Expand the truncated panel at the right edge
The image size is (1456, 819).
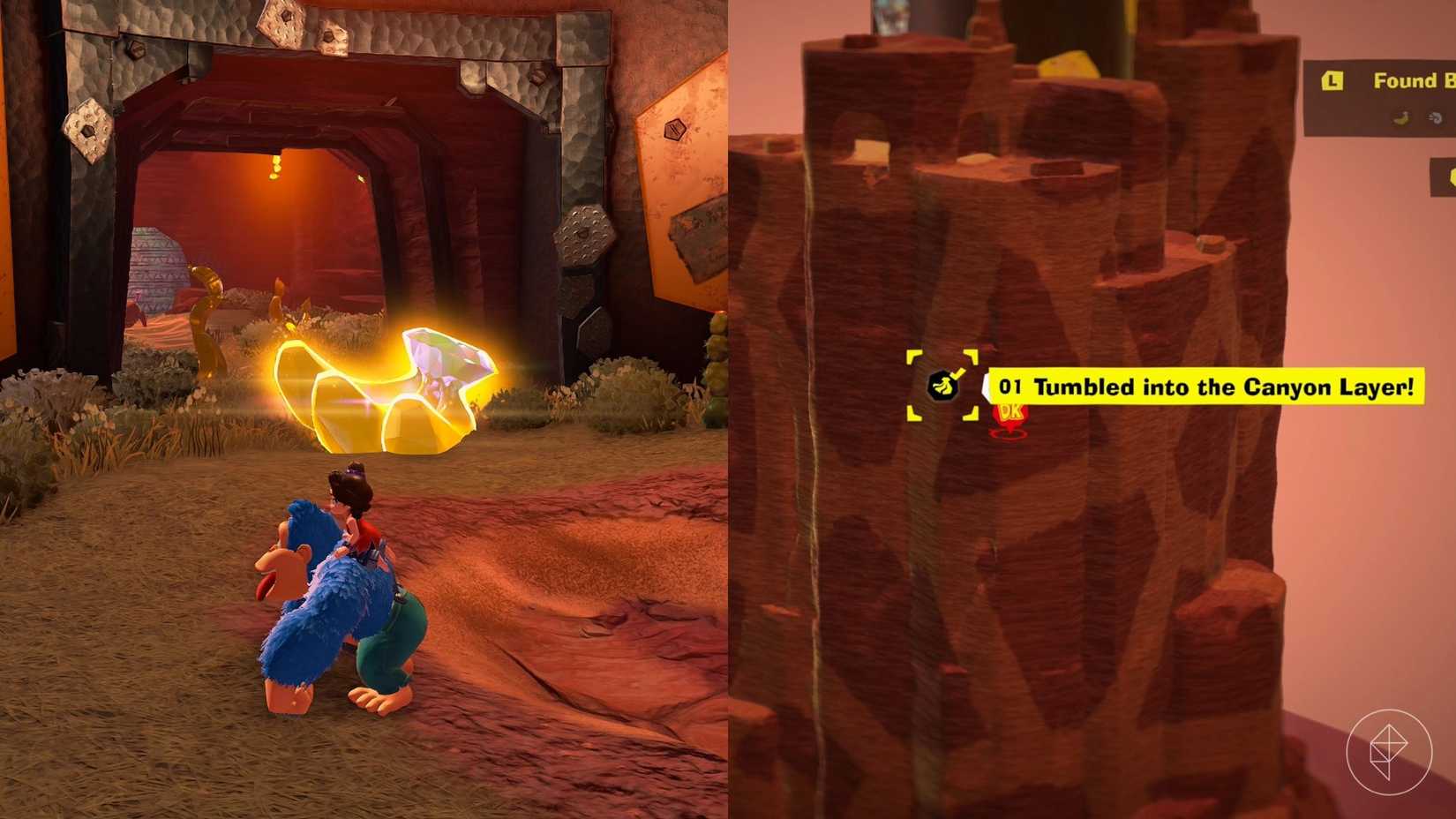click(1443, 177)
